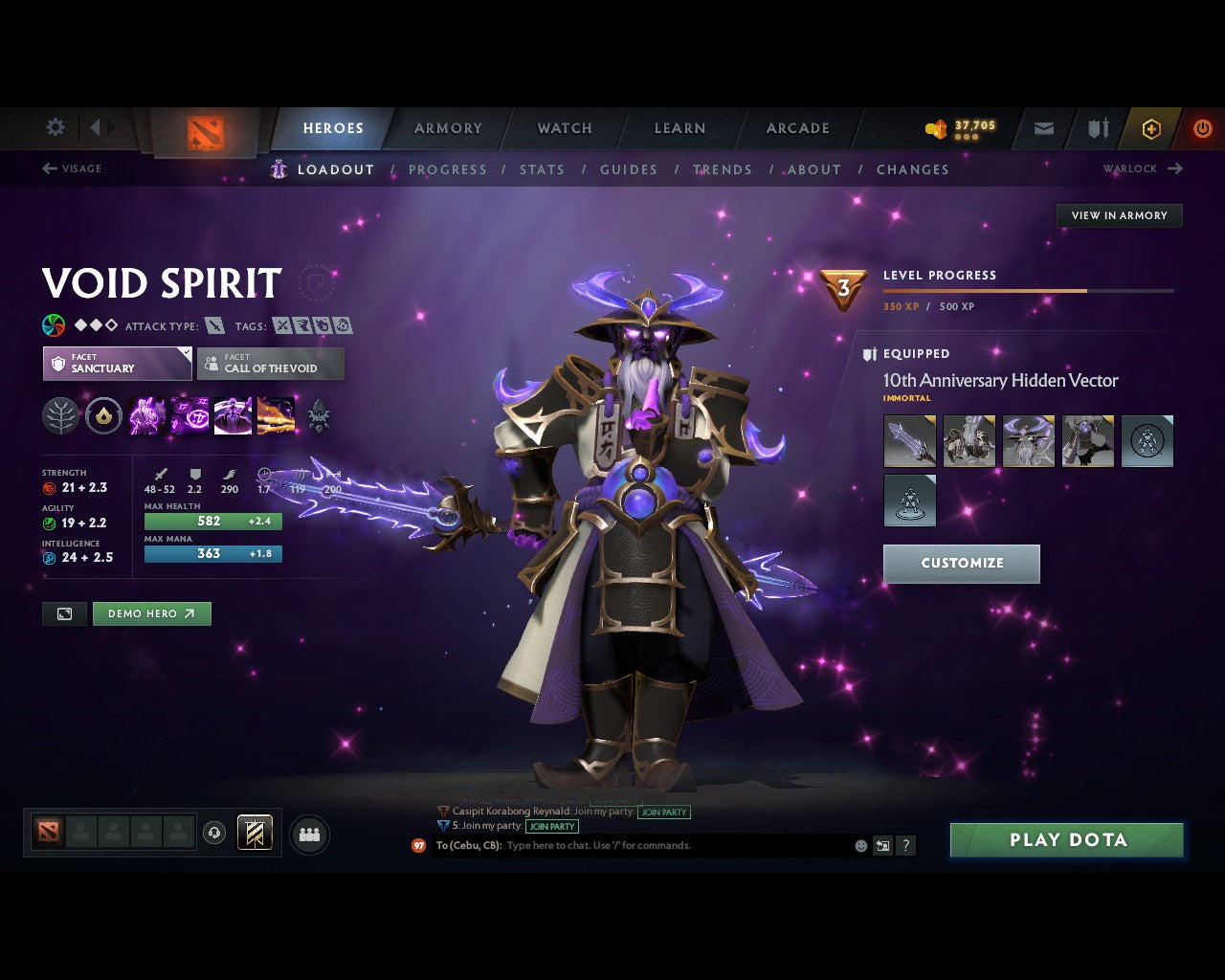This screenshot has width=1225, height=980.
Task: Click View in Armory
Action: (1119, 215)
